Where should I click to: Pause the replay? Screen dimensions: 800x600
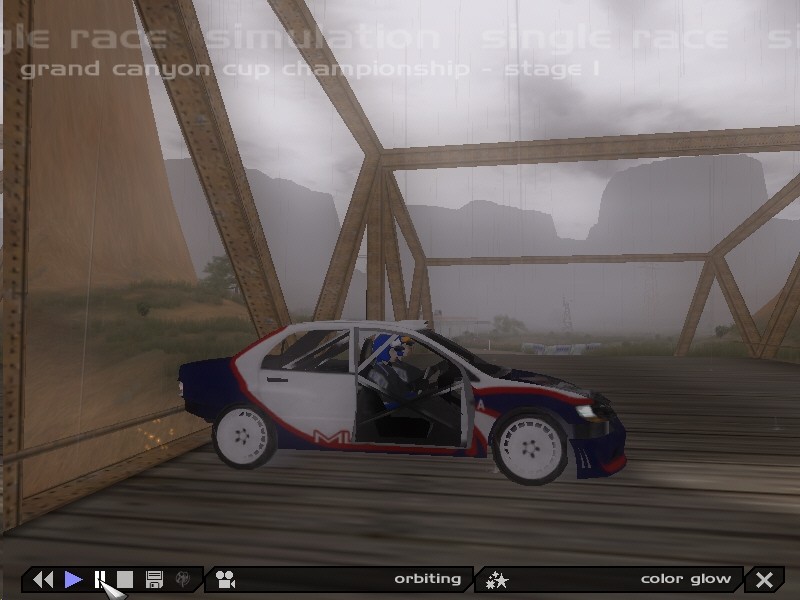(100, 579)
